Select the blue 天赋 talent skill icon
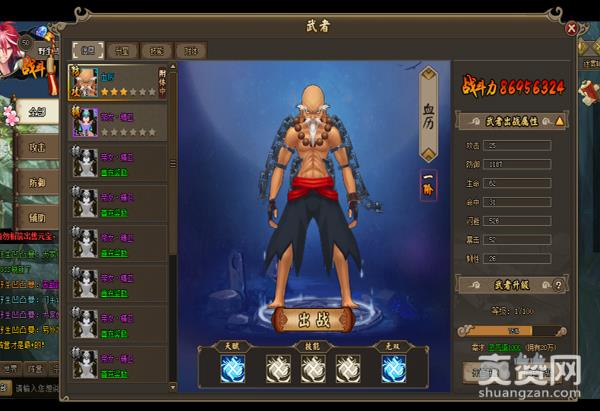Image resolution: width=600 pixels, height=411 pixels. [x=234, y=371]
